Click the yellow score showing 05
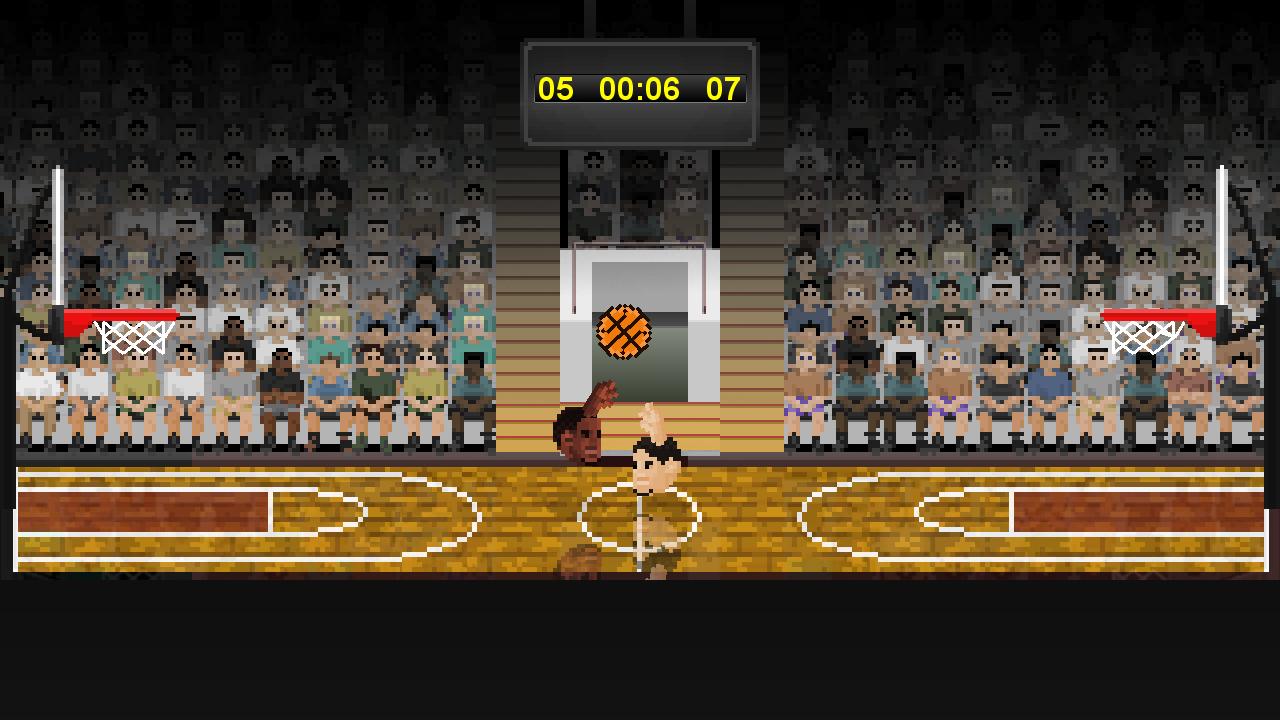1280x720 pixels. click(x=557, y=90)
